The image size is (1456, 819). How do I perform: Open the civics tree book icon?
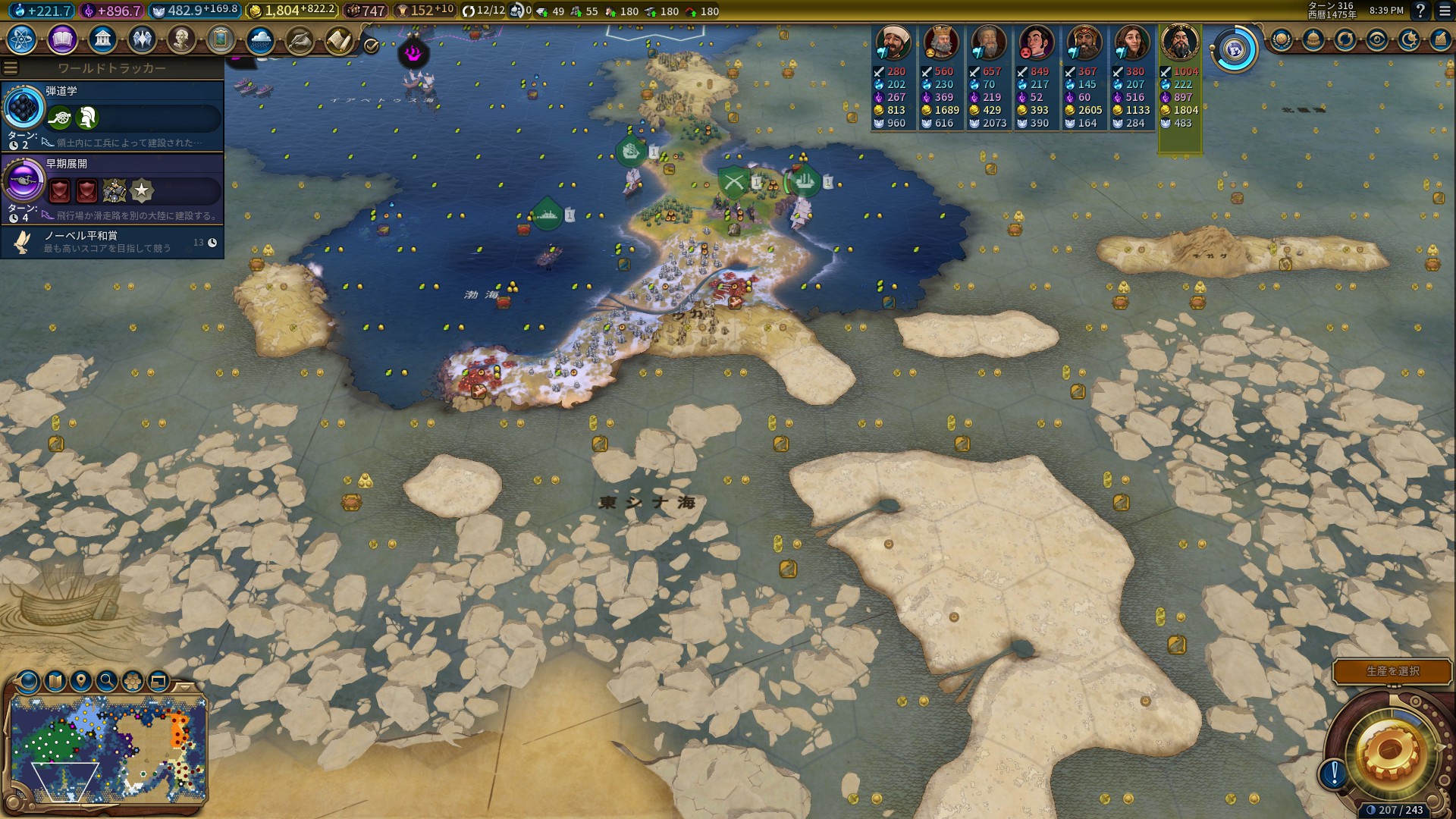coord(62,39)
